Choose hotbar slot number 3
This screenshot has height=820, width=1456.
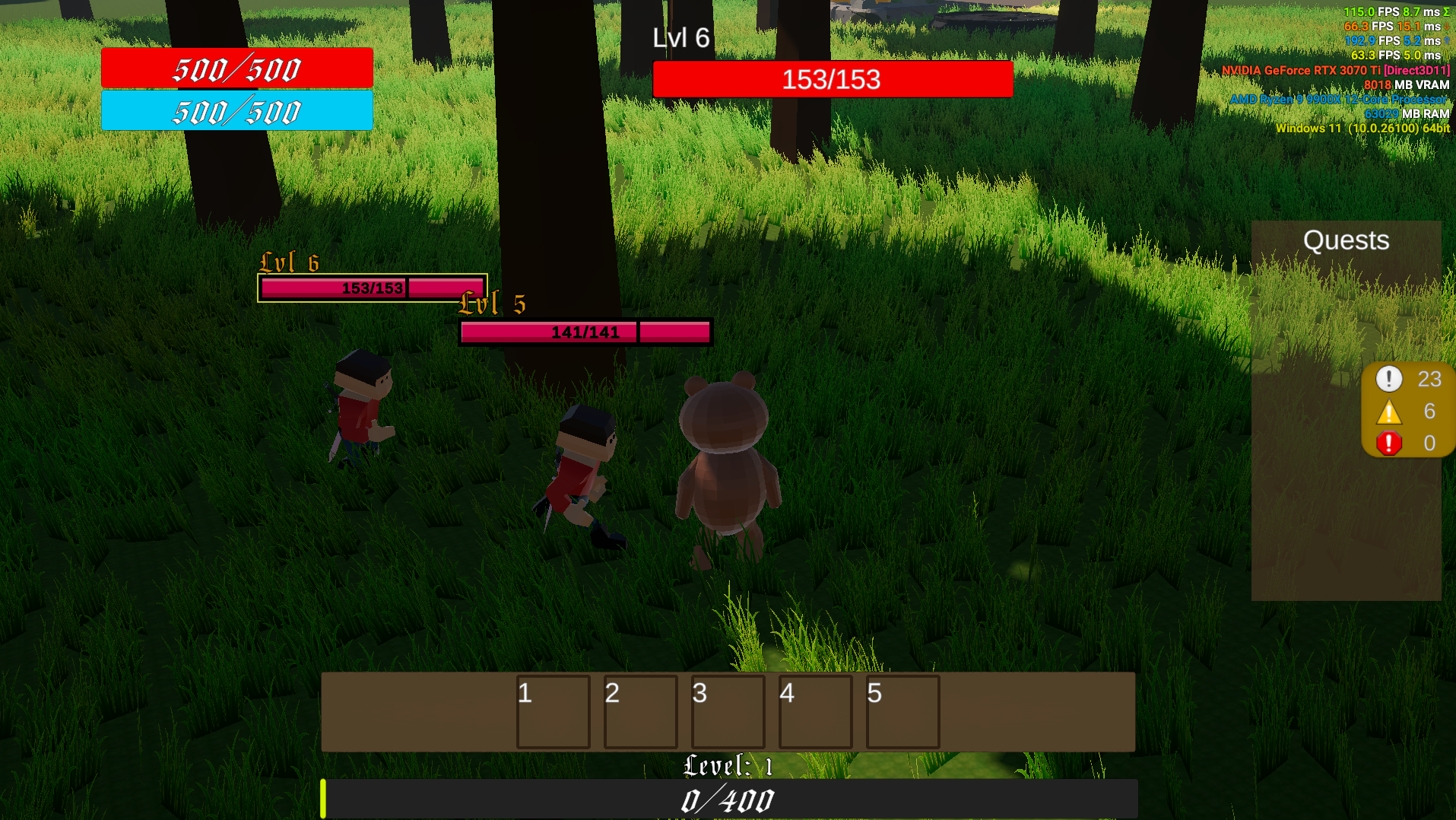[728, 712]
